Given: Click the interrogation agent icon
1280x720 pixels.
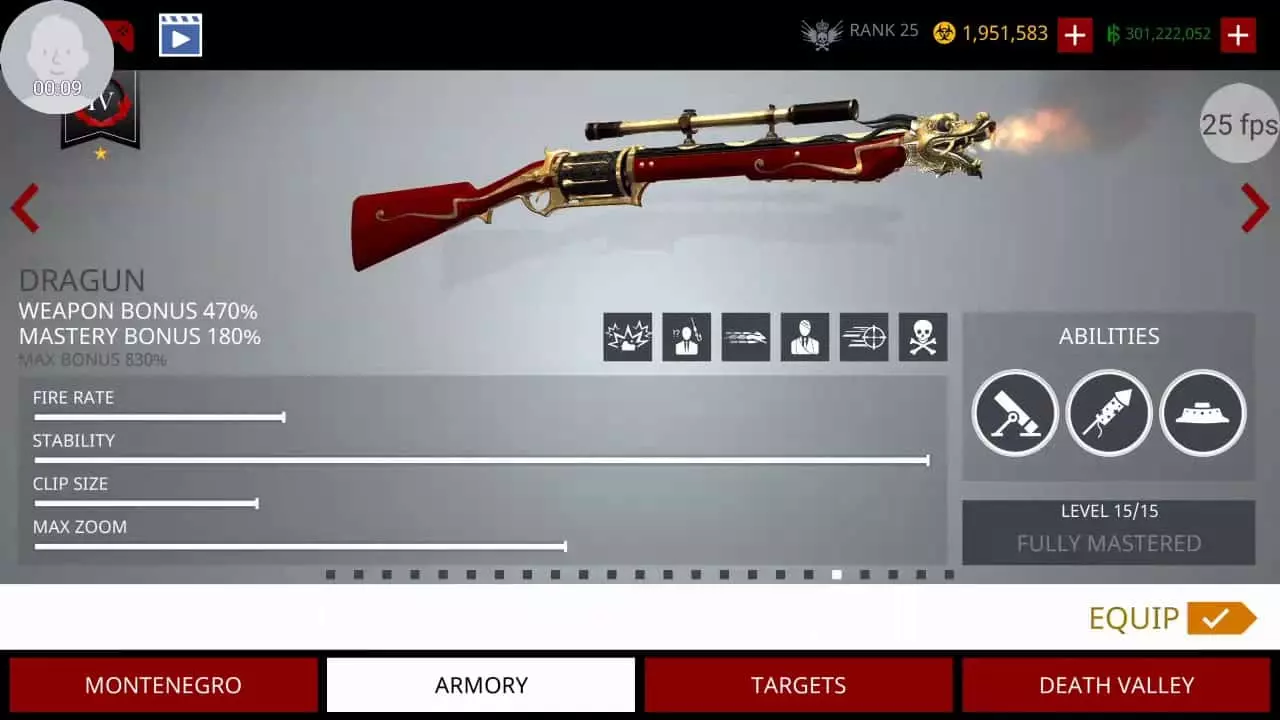Looking at the screenshot, I should click(x=686, y=337).
